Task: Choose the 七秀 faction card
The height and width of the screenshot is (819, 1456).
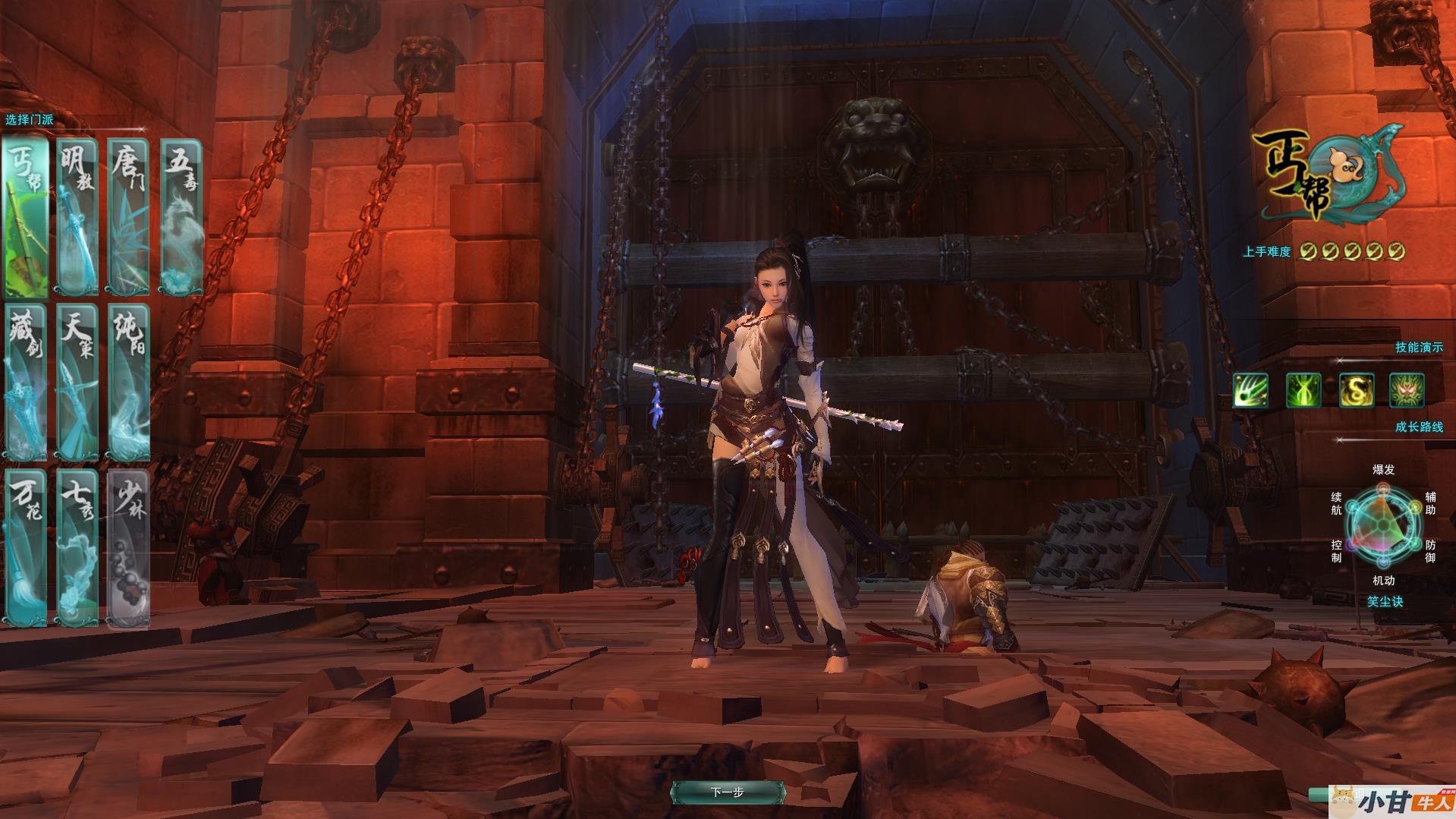Action: coord(77,548)
